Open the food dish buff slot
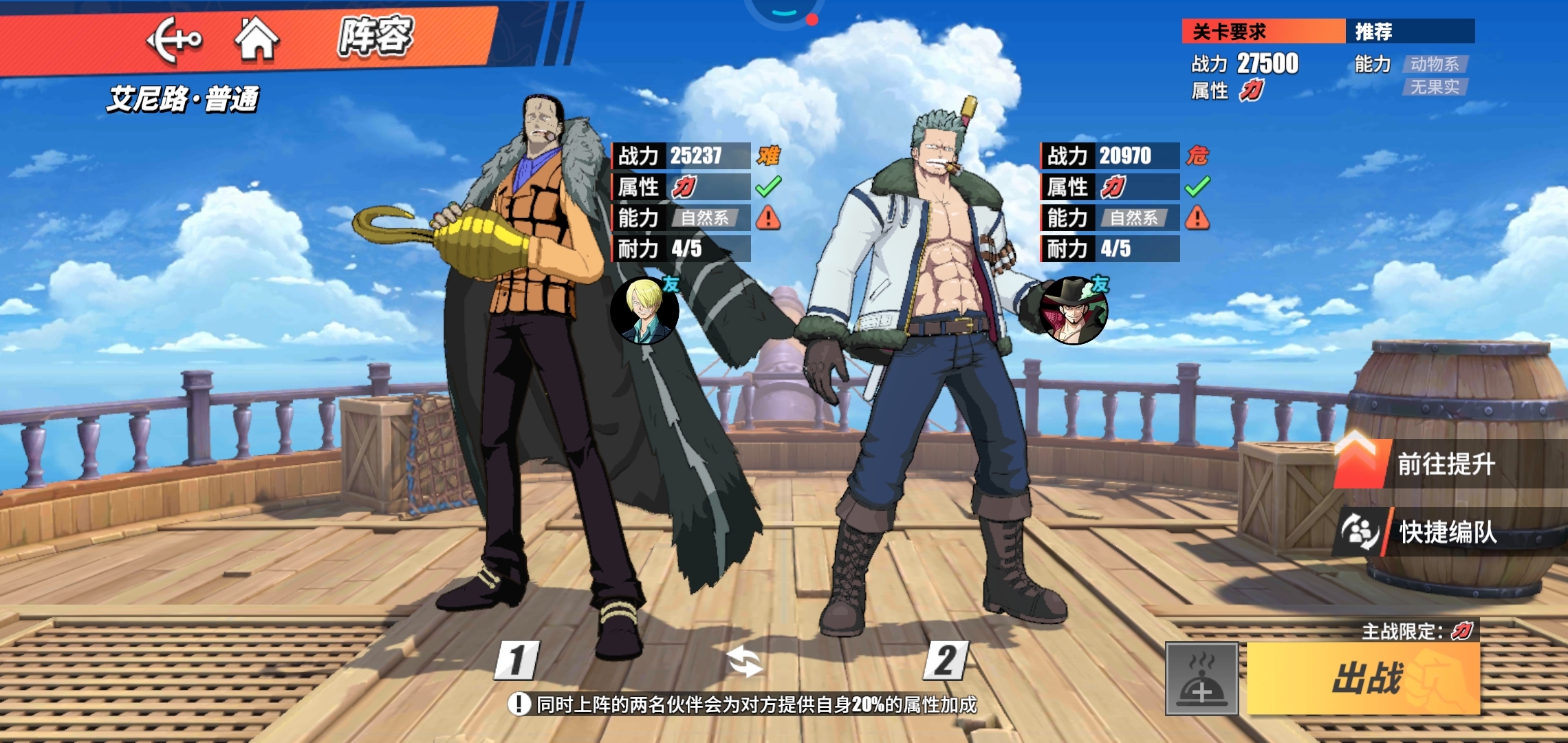 pyautogui.click(x=1201, y=679)
